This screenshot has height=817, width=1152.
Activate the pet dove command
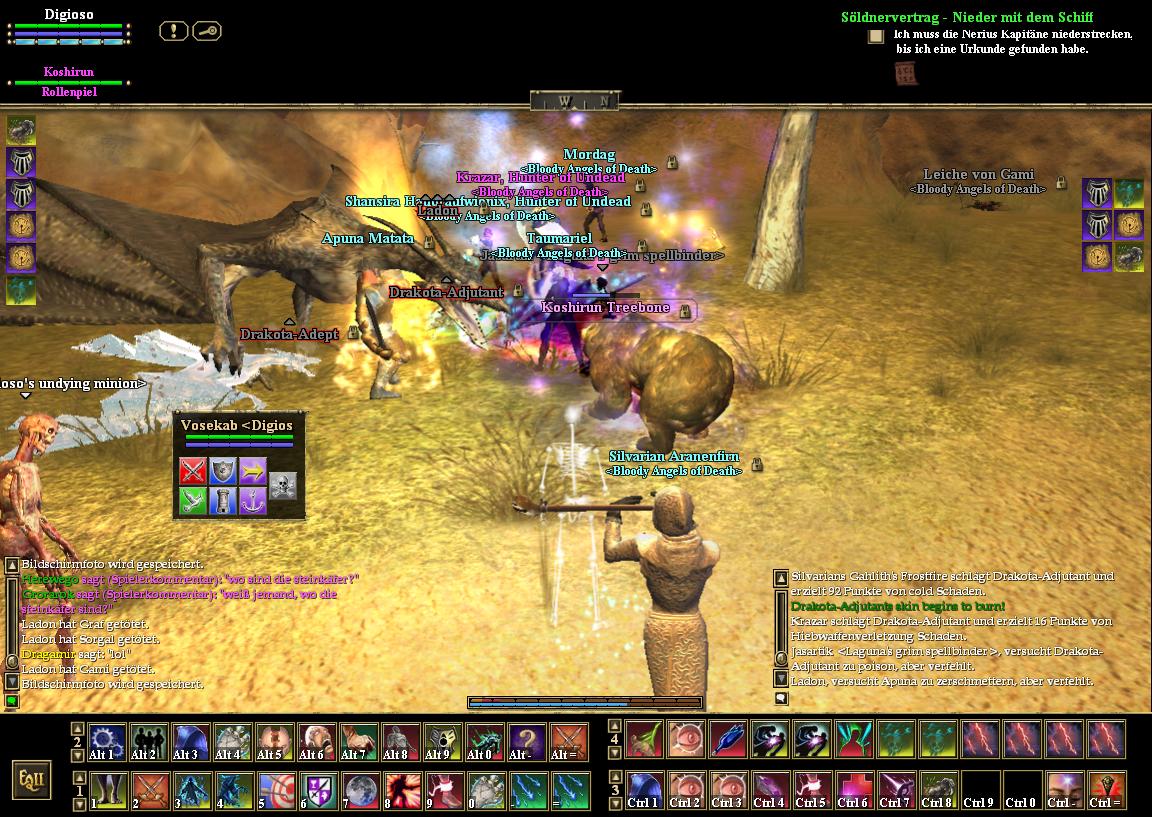pos(193,501)
